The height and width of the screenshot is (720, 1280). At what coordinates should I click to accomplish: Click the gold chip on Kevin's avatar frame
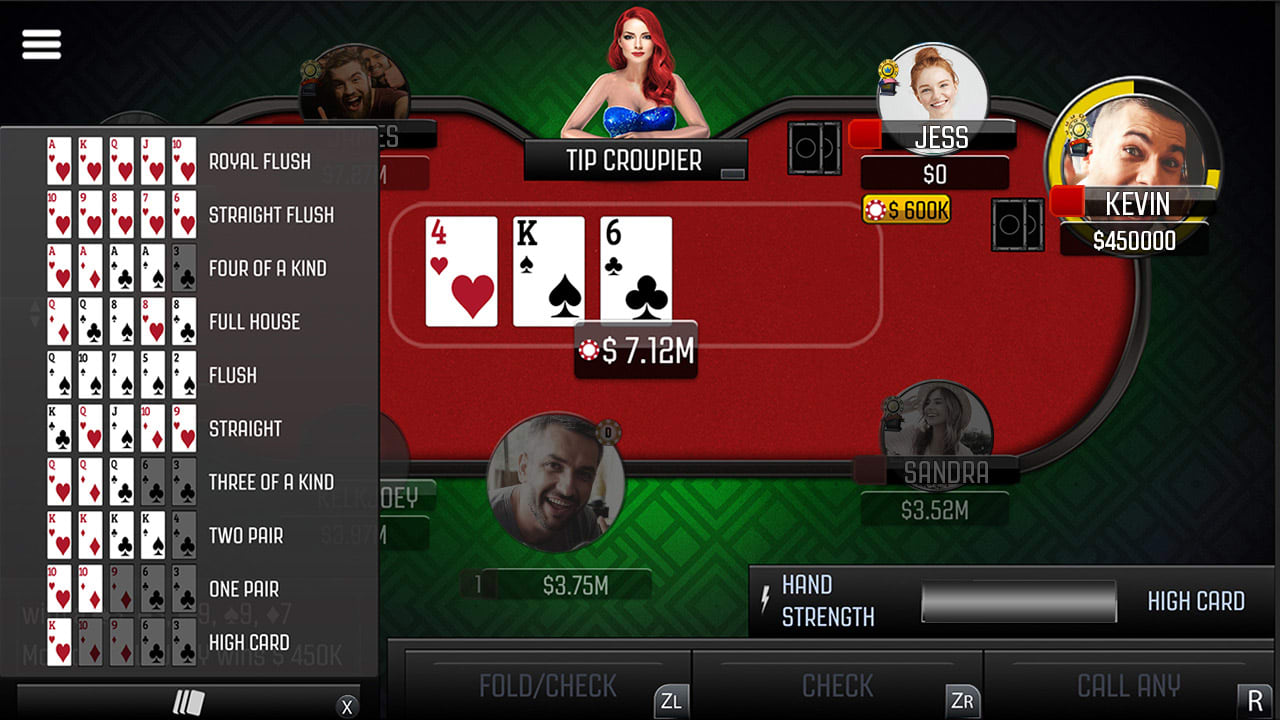pos(1078,126)
